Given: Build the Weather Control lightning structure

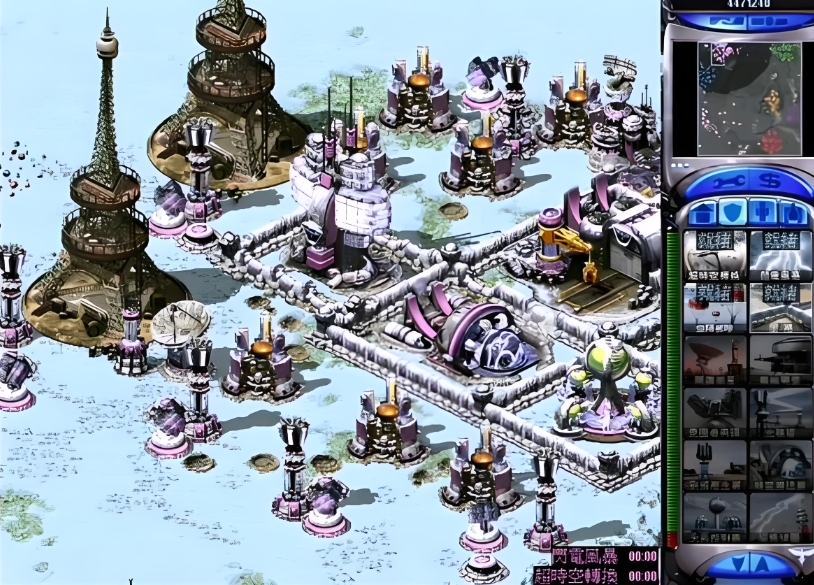Looking at the screenshot, I should 779,517.
